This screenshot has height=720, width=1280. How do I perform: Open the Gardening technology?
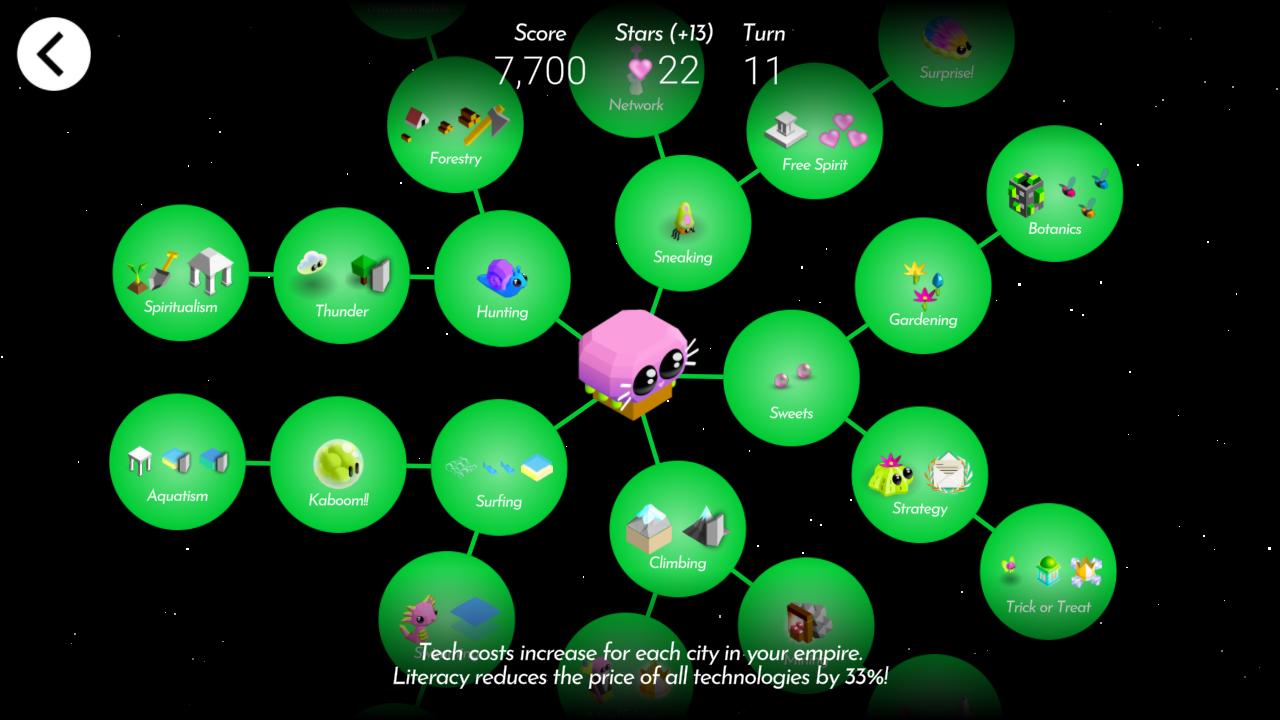coord(922,290)
